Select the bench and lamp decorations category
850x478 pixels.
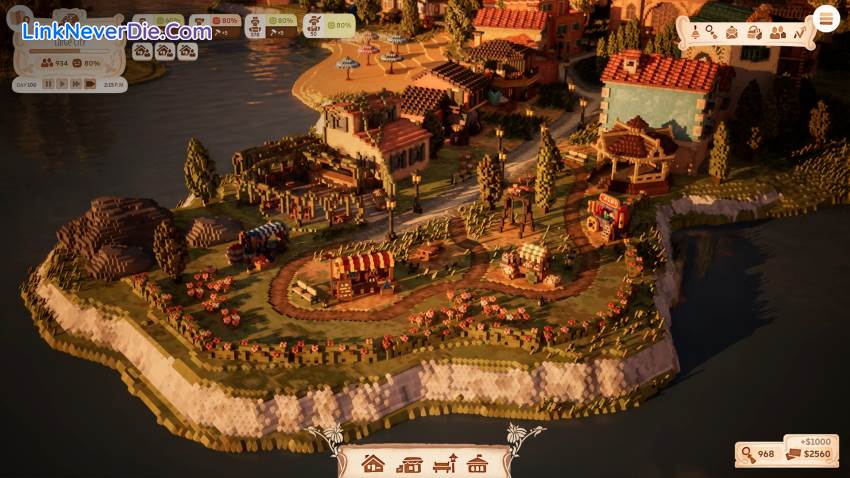pos(444,464)
